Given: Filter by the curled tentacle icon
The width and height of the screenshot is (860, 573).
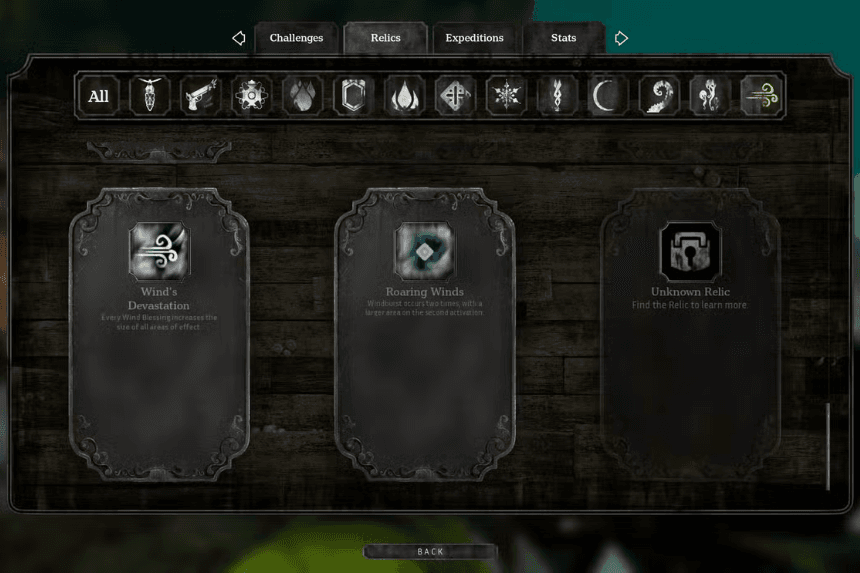Looking at the screenshot, I should (x=659, y=96).
